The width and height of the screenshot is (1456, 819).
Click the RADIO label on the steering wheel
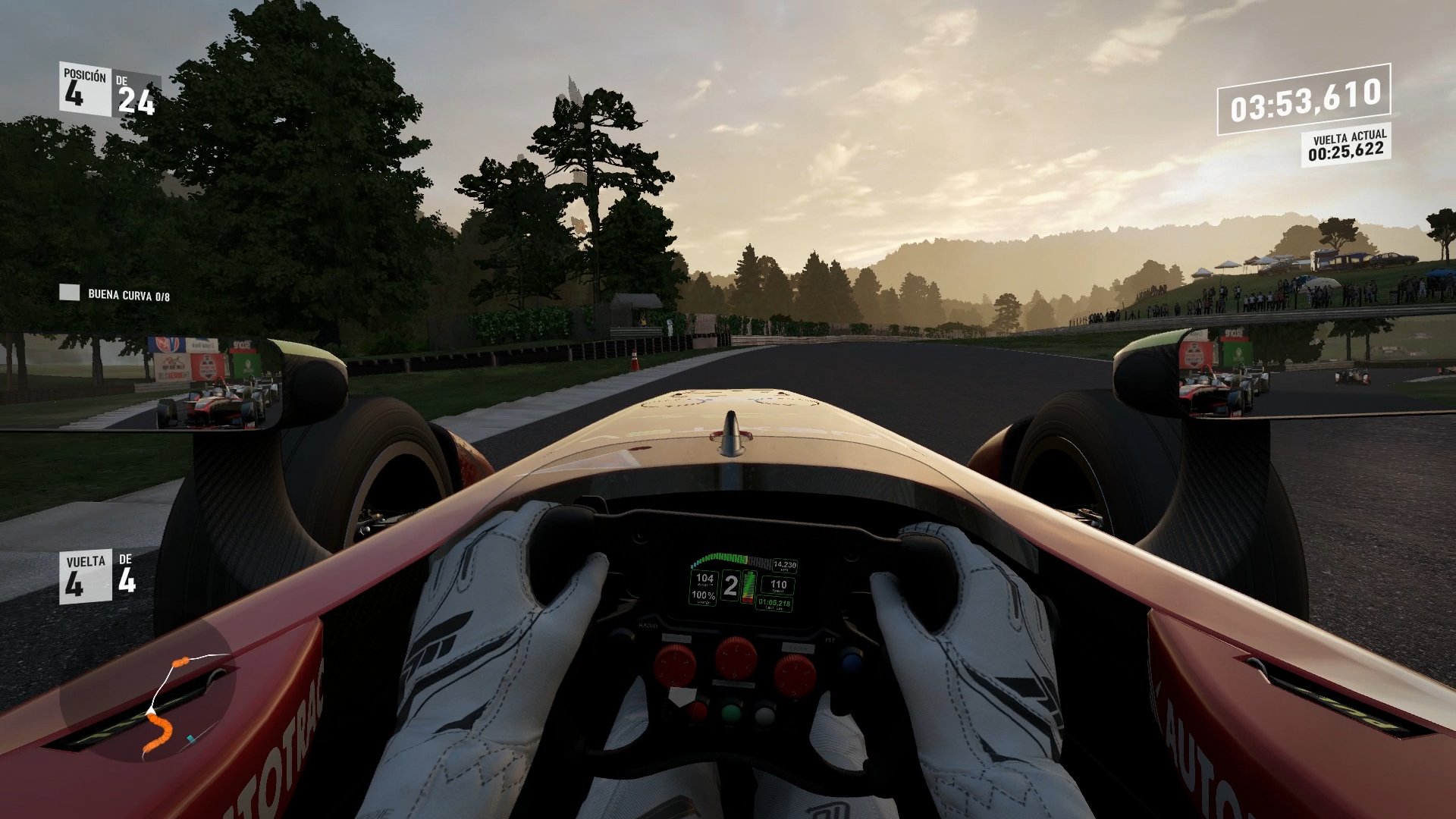[649, 625]
